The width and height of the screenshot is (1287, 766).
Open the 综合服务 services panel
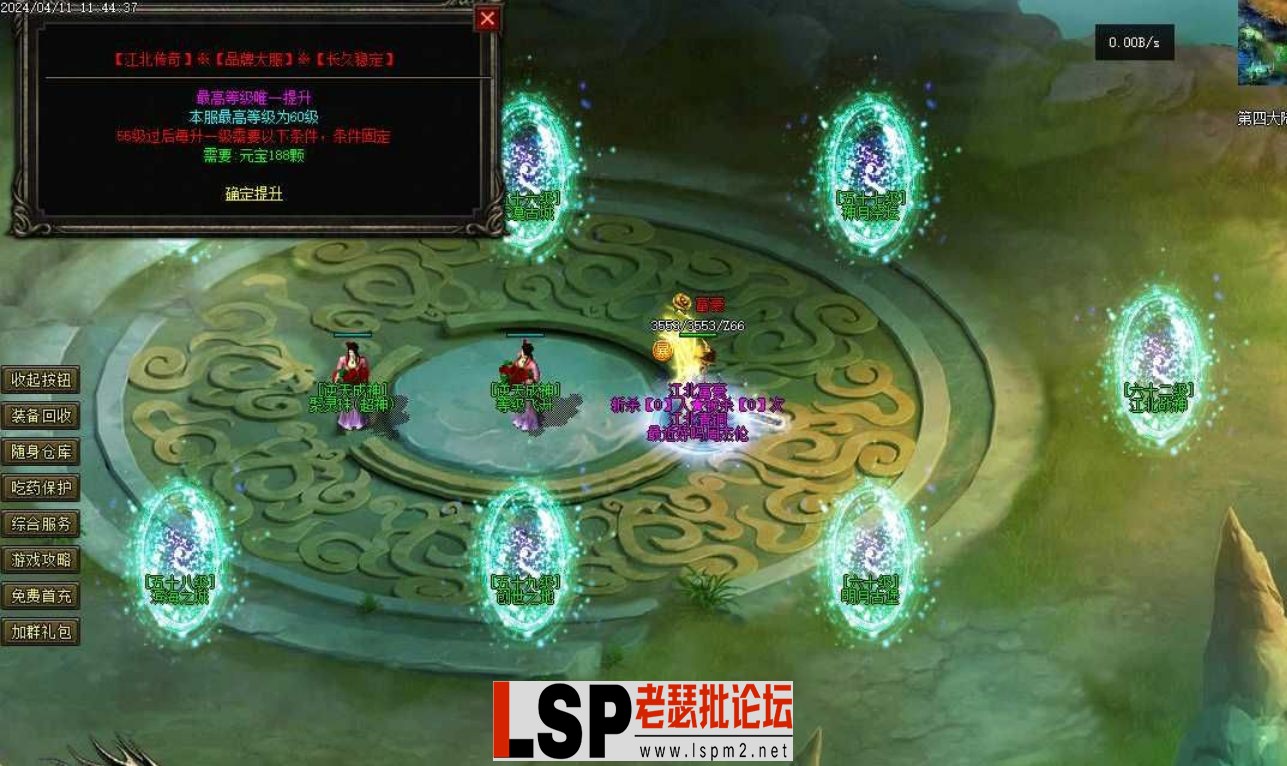tap(41, 525)
